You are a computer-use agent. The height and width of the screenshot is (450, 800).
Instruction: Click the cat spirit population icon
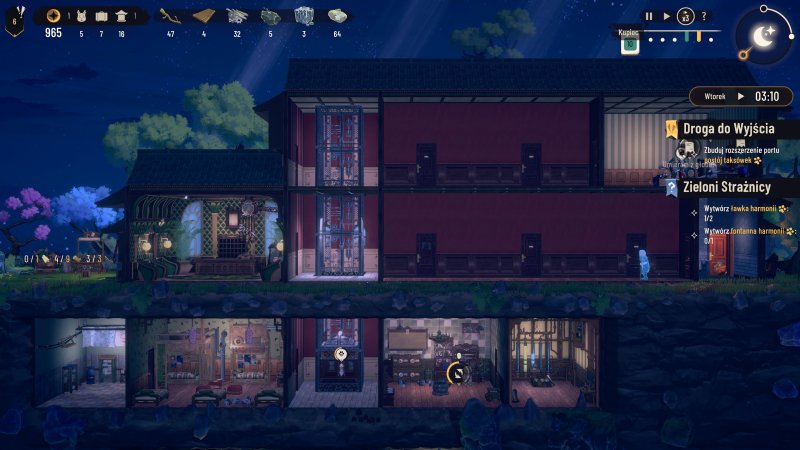(81, 16)
